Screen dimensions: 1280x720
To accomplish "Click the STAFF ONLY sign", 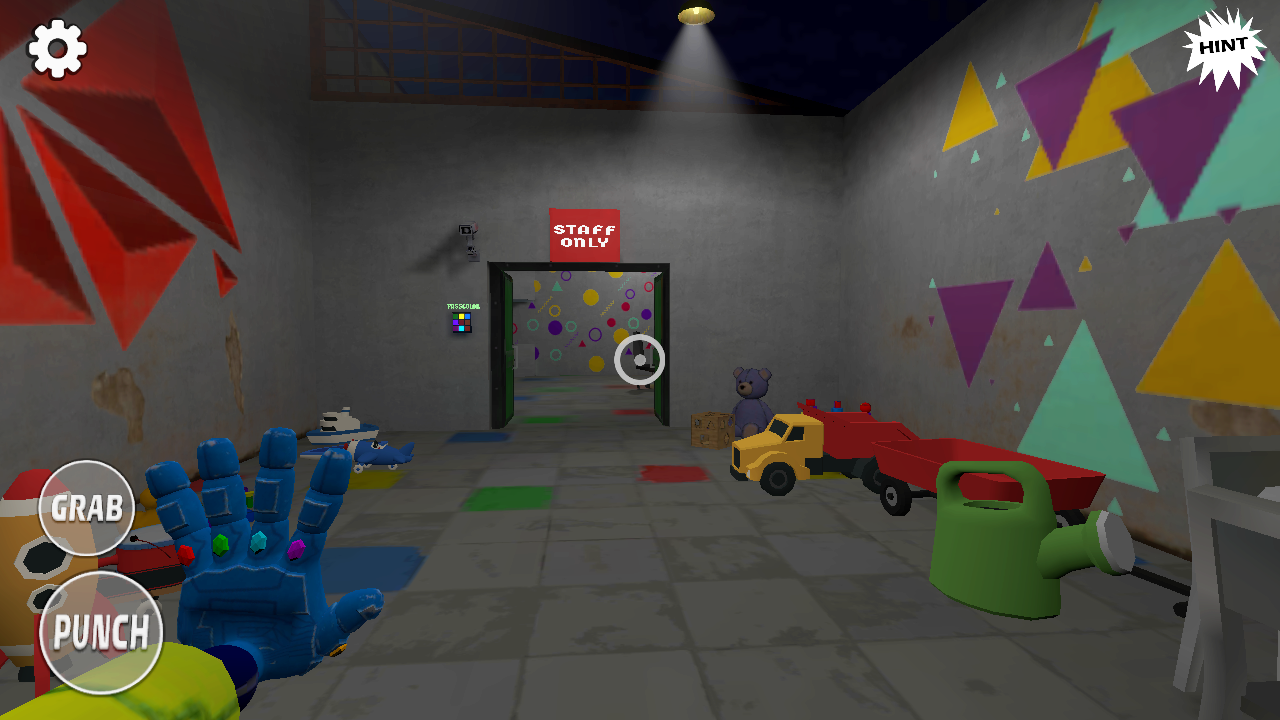I will point(585,235).
